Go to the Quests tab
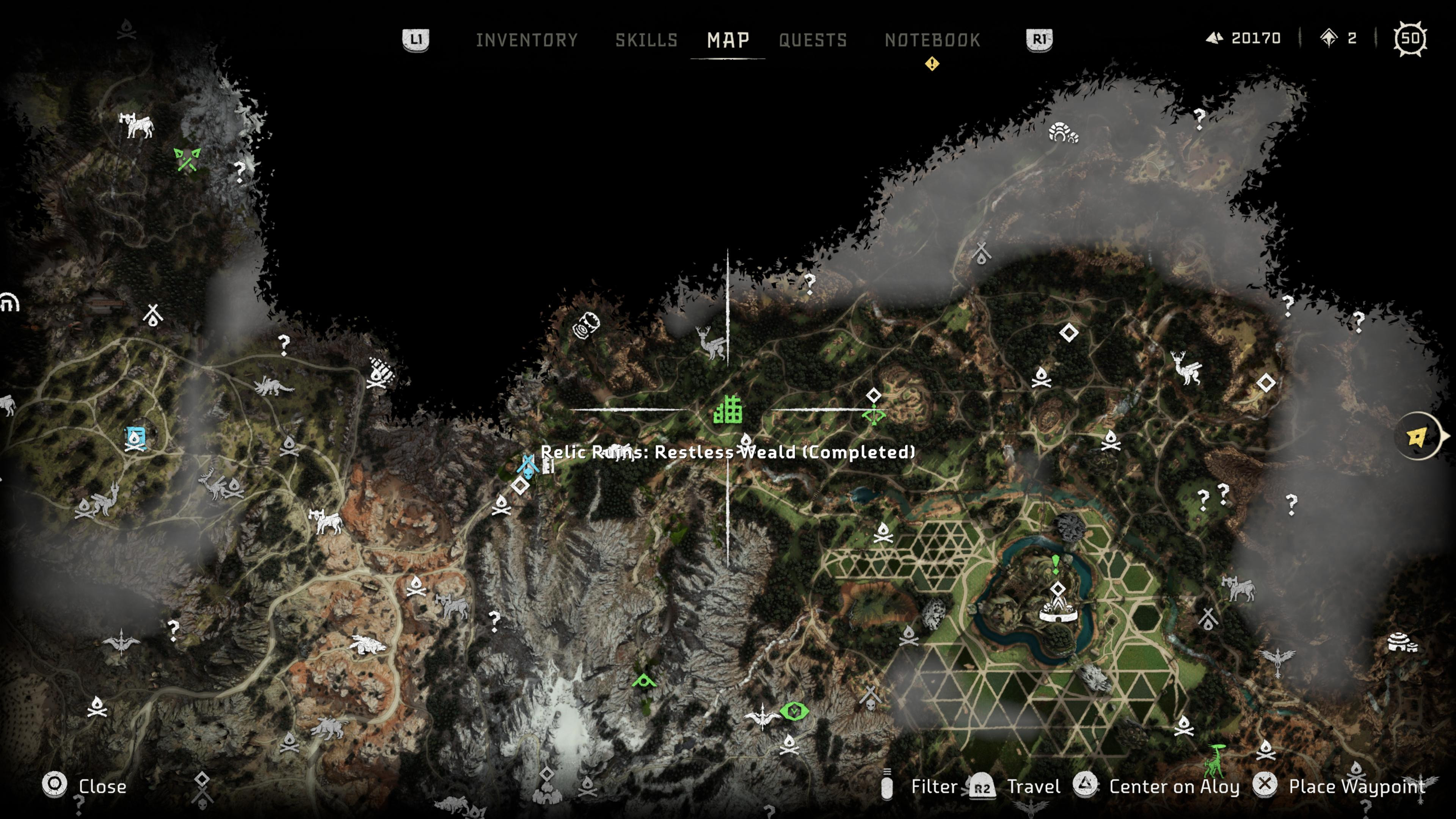1456x819 pixels. click(x=813, y=39)
